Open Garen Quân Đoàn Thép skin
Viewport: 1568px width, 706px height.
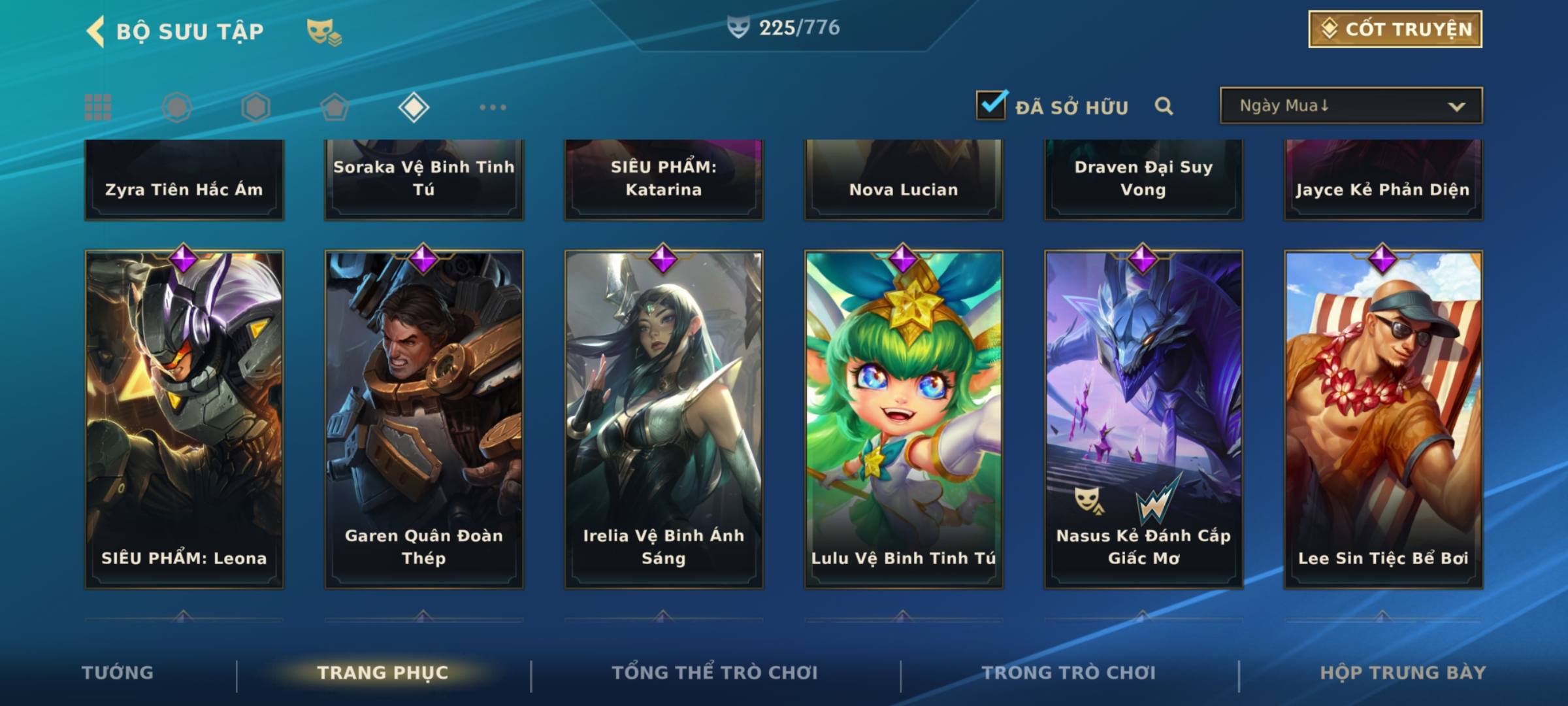click(424, 418)
